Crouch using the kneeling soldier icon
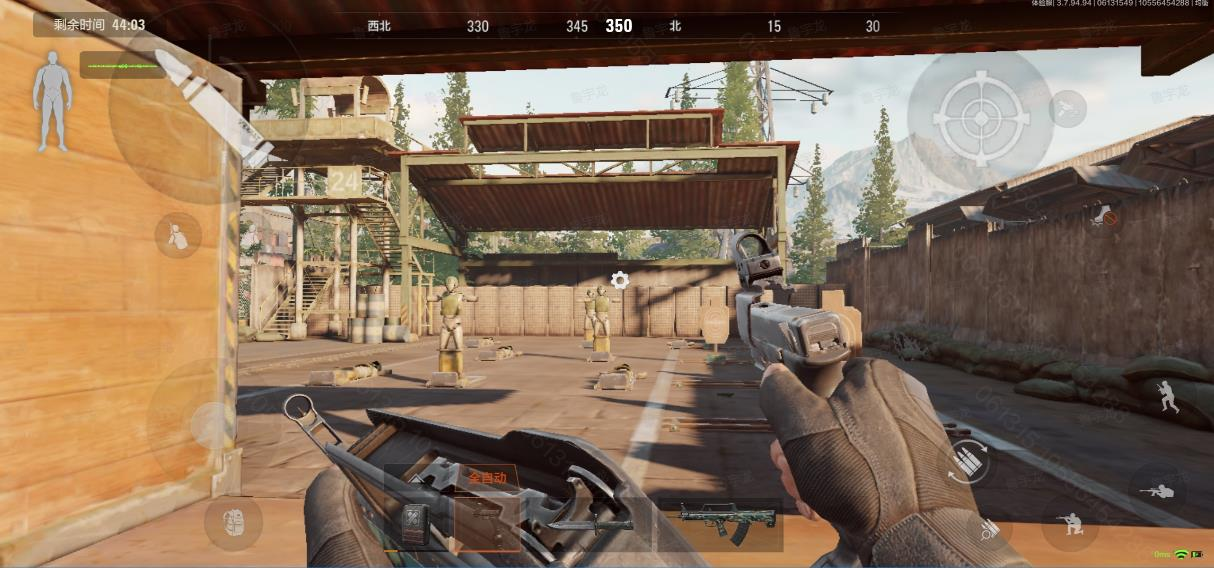Screen dimensions: 1214x568 point(1070,523)
